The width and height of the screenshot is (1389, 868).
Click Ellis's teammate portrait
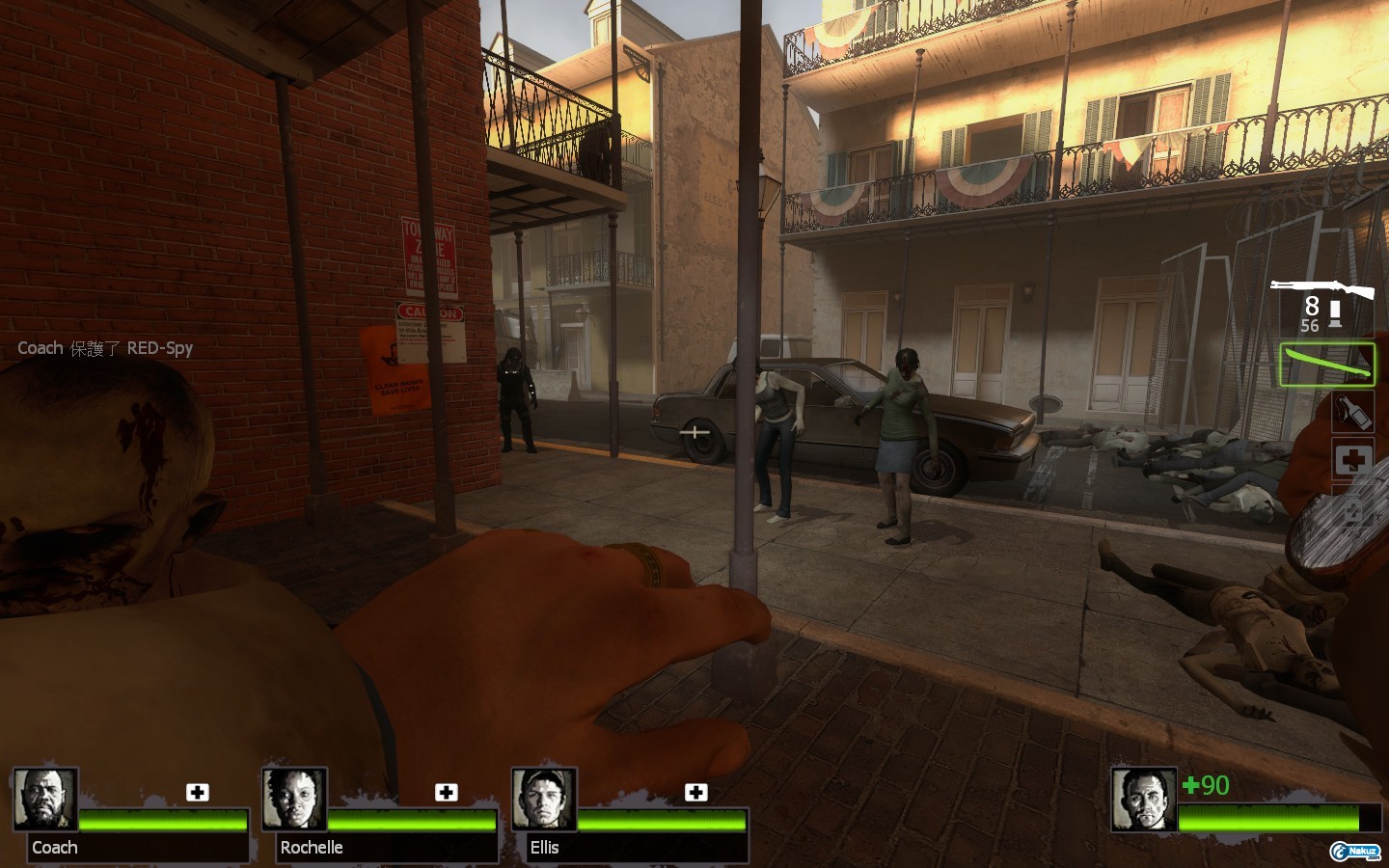pyautogui.click(x=544, y=799)
